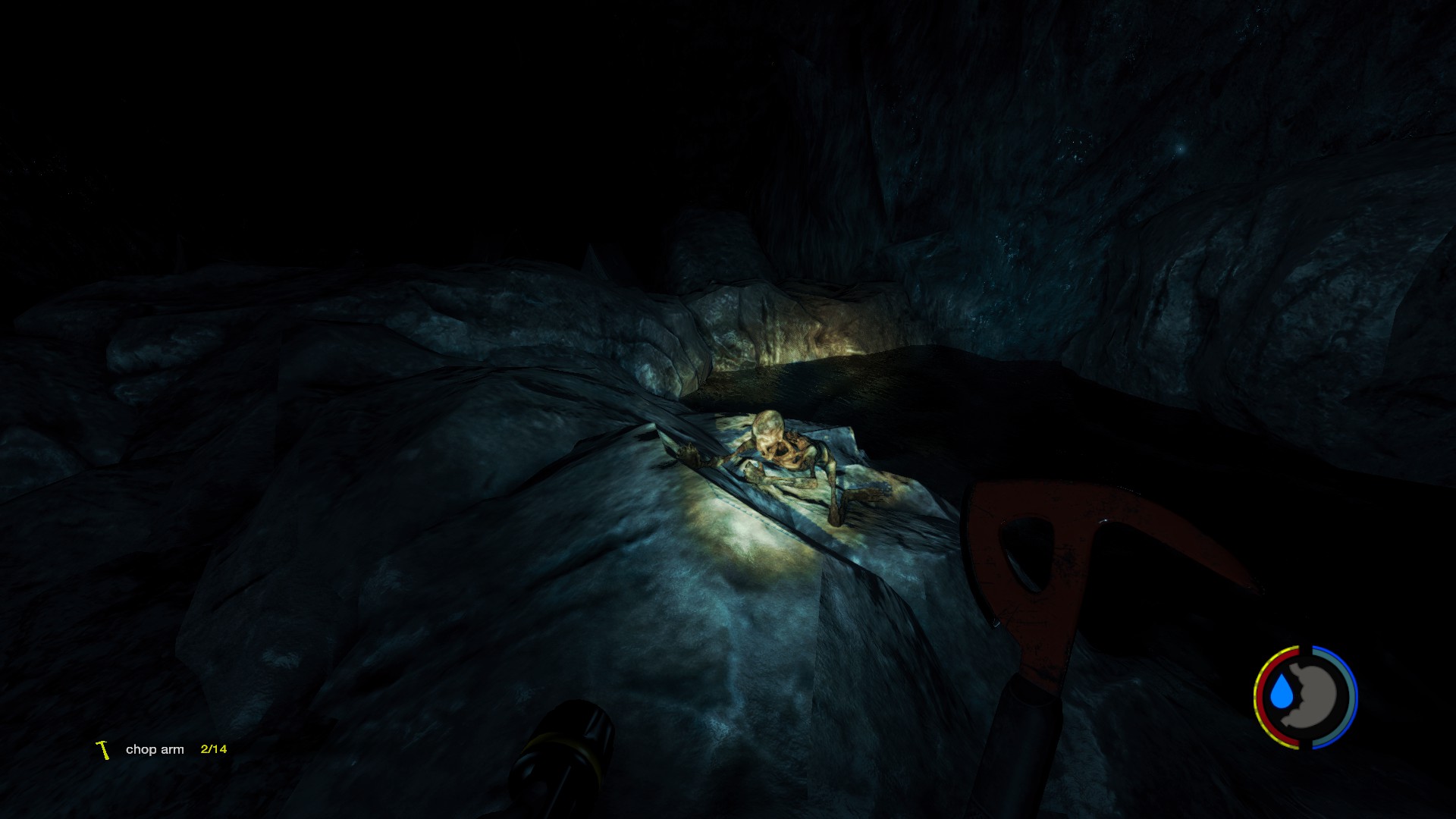Click the blue water drop thirst icon
This screenshot has height=819, width=1456.
pos(1282,693)
